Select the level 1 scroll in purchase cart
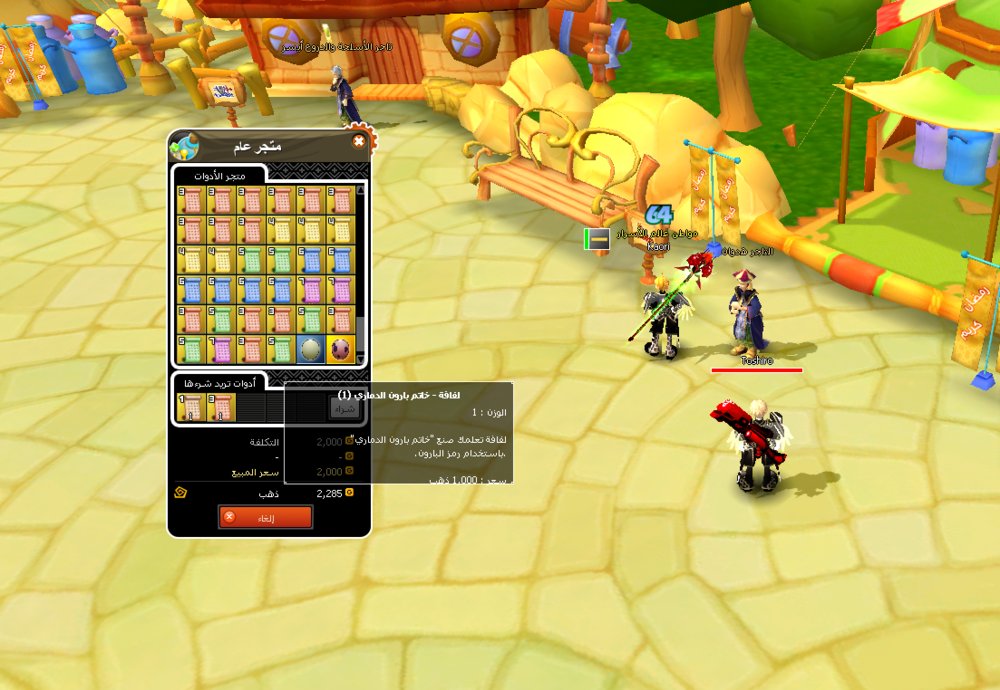The width and height of the screenshot is (1000, 690). pos(191,407)
